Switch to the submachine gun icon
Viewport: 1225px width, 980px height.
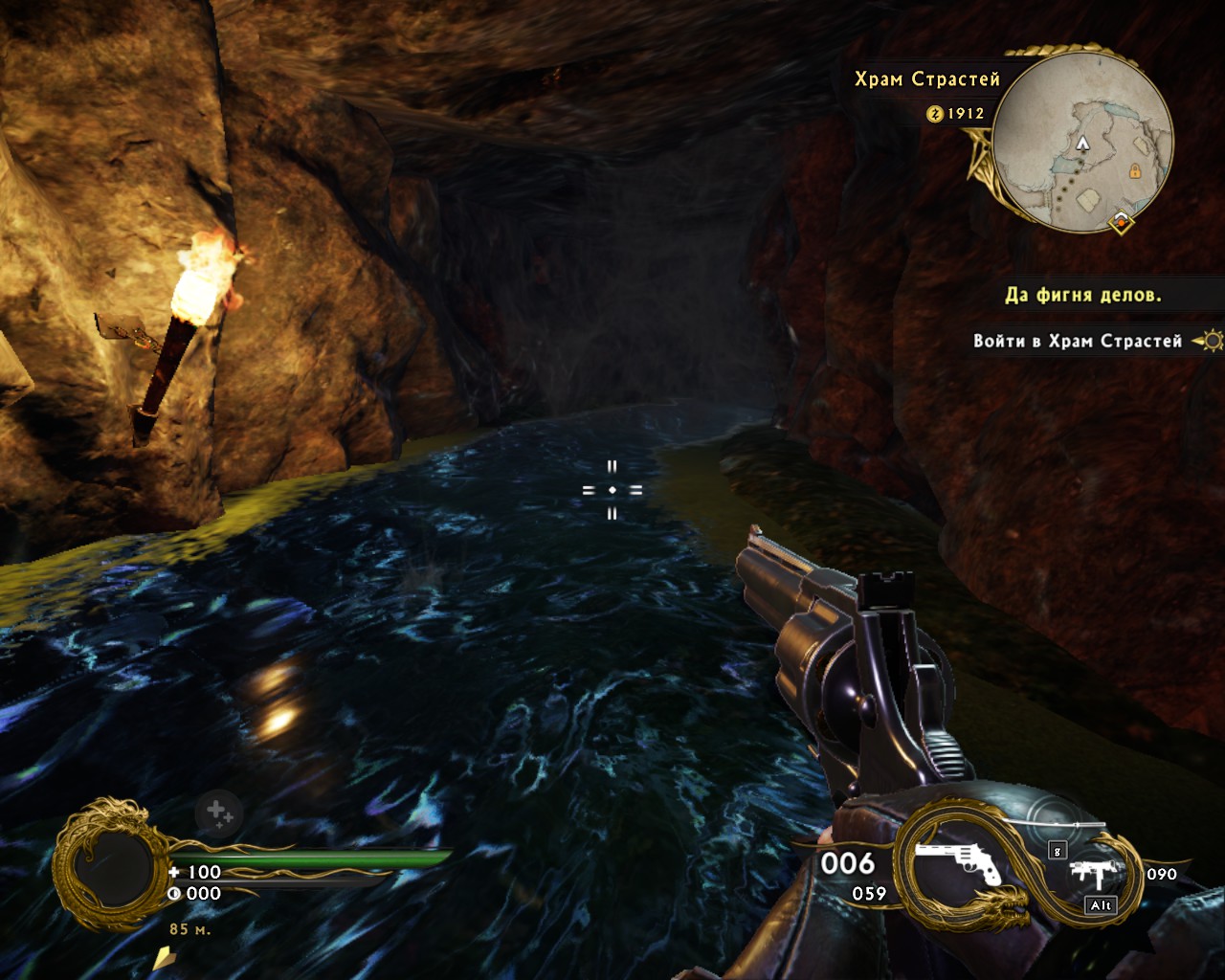pos(1090,874)
